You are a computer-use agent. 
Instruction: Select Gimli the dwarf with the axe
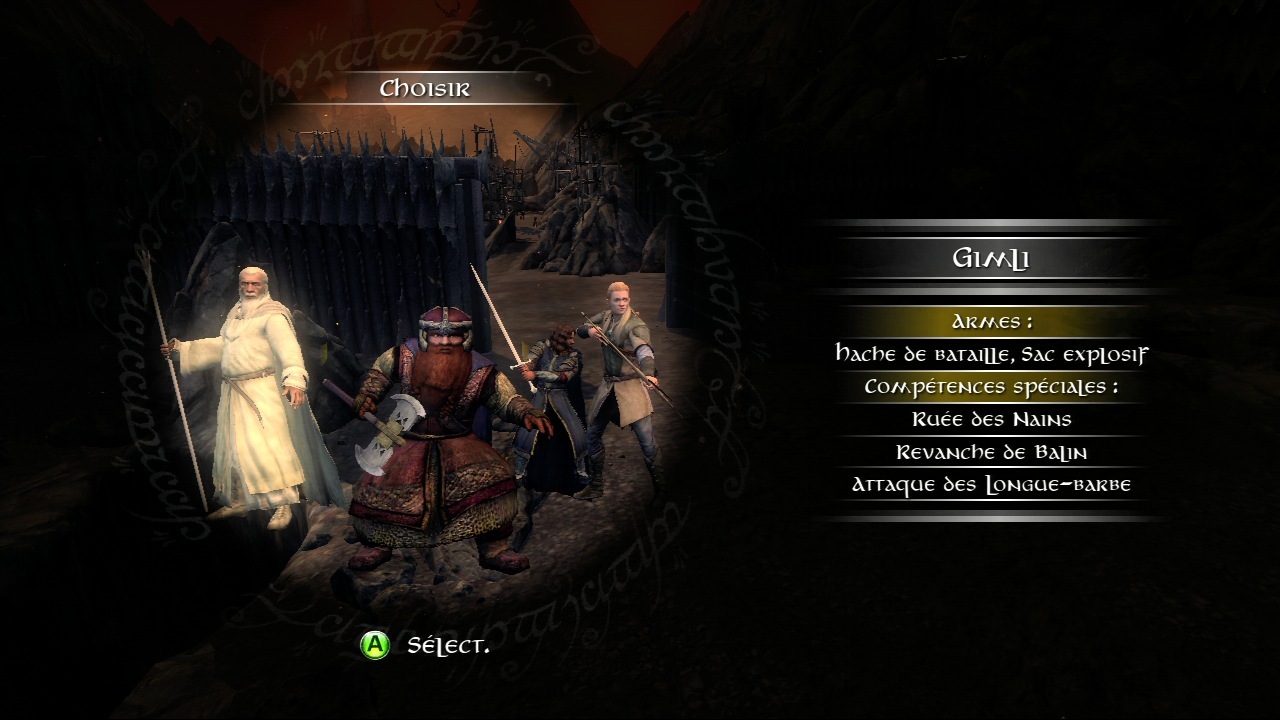click(440, 440)
